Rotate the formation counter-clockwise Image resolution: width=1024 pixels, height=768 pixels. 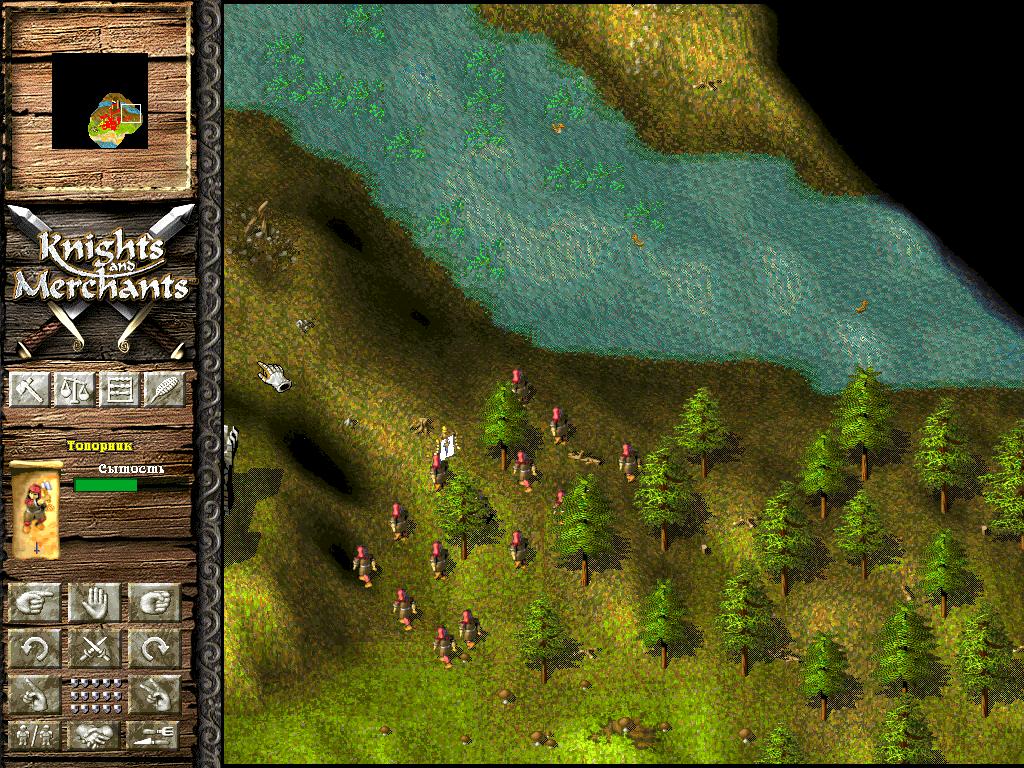pyautogui.click(x=35, y=649)
